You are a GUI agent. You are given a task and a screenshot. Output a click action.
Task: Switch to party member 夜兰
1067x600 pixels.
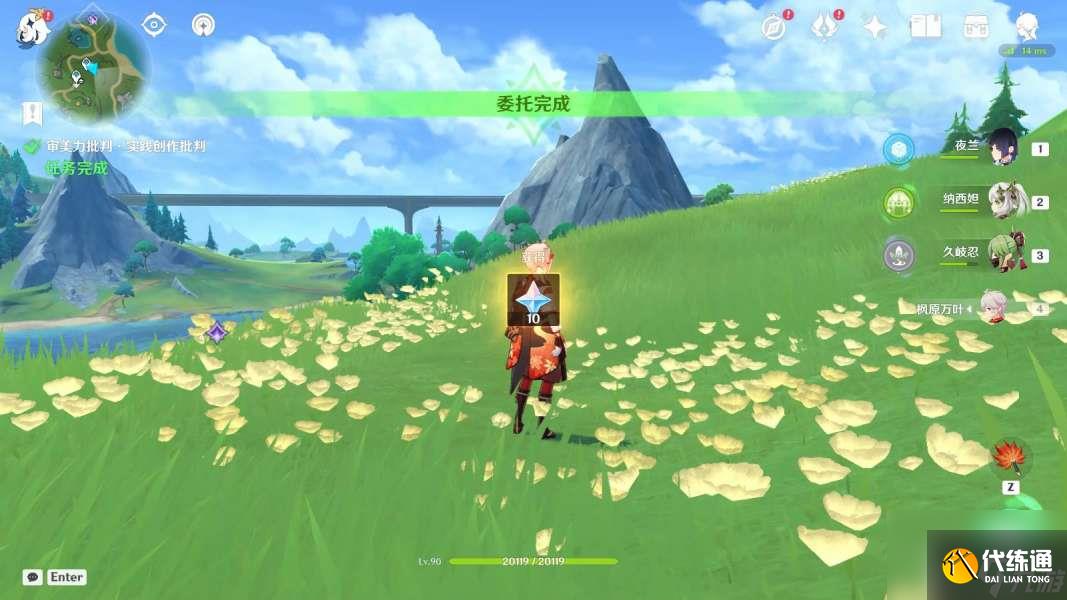pyautogui.click(x=1001, y=147)
